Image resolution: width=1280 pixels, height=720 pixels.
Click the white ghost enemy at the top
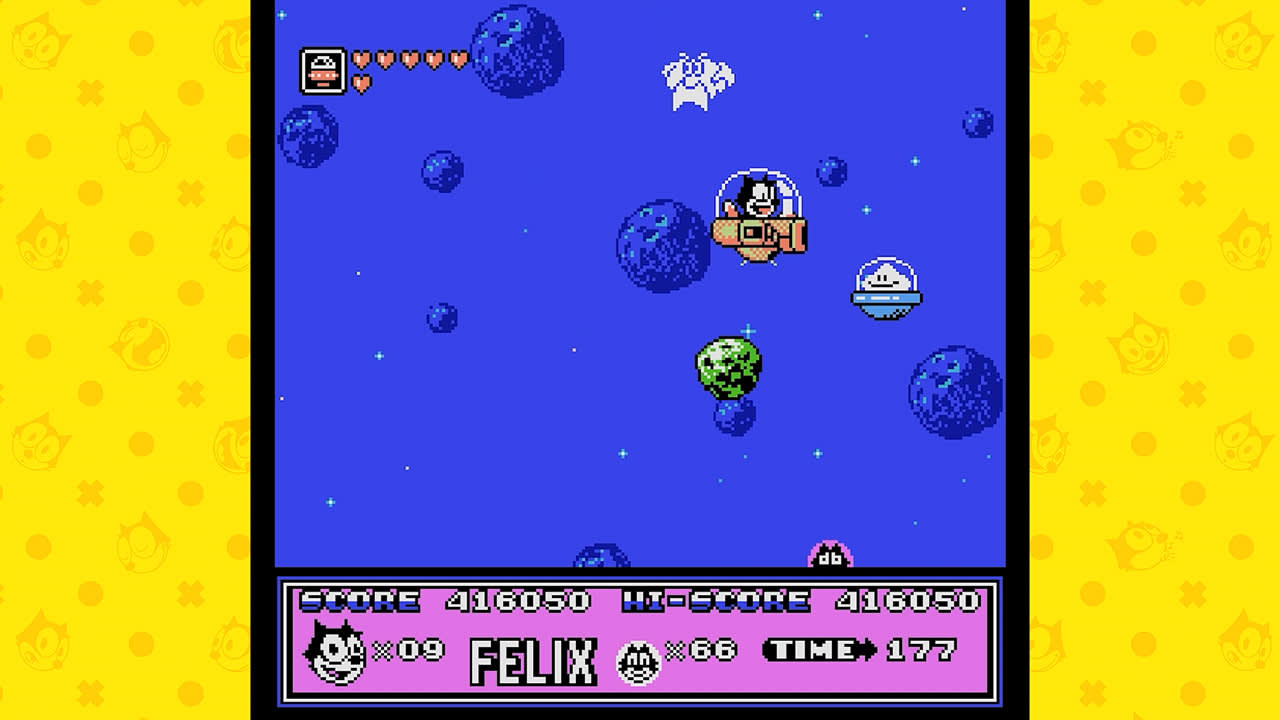[x=698, y=75]
